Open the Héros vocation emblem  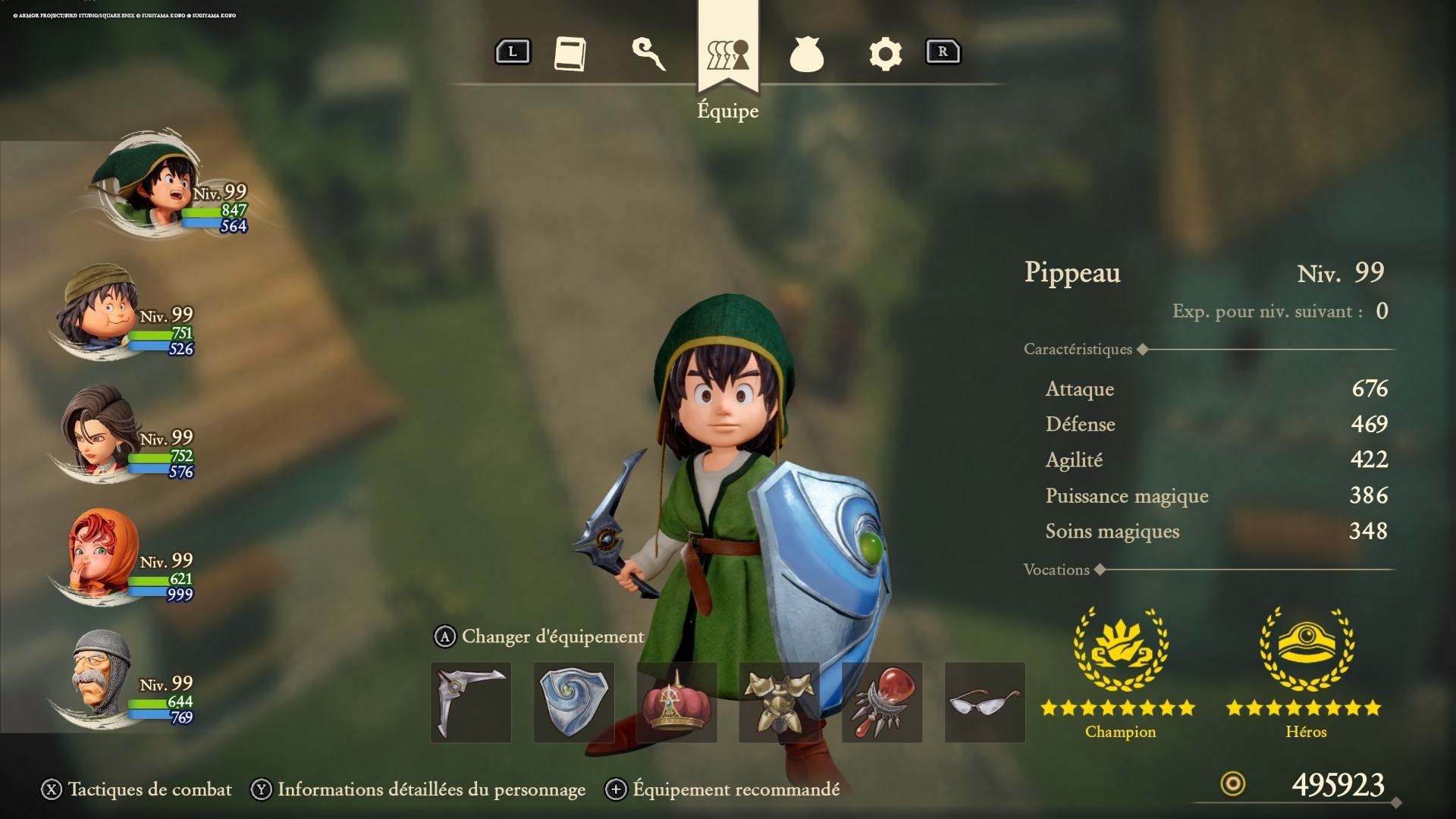(x=1306, y=649)
